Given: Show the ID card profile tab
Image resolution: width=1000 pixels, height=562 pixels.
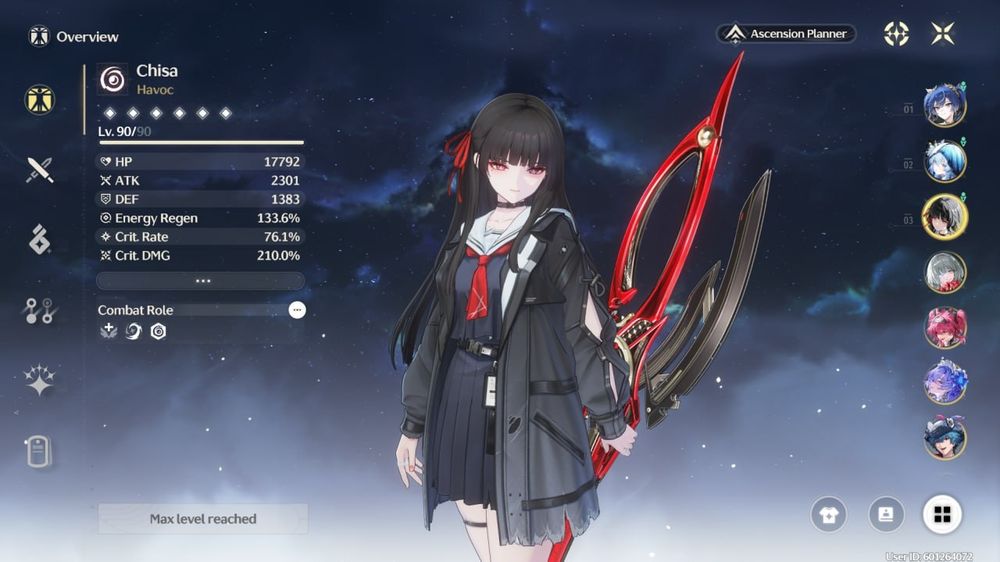Looking at the screenshot, I should click(x=40, y=451).
